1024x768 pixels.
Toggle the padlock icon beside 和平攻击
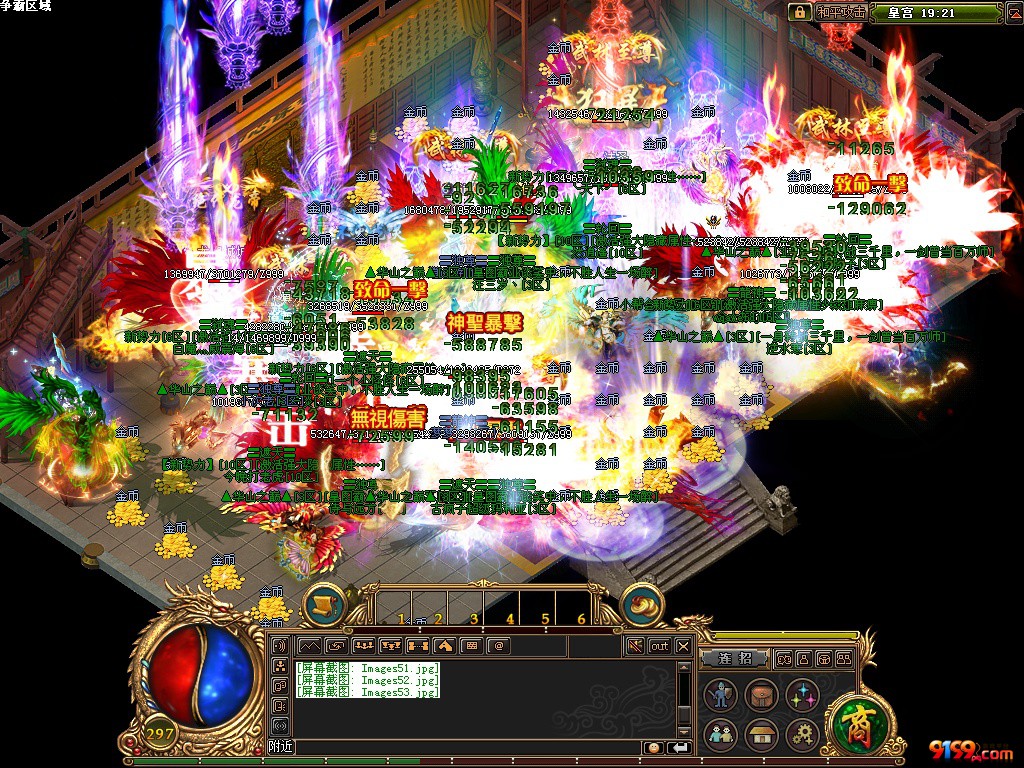[799, 12]
